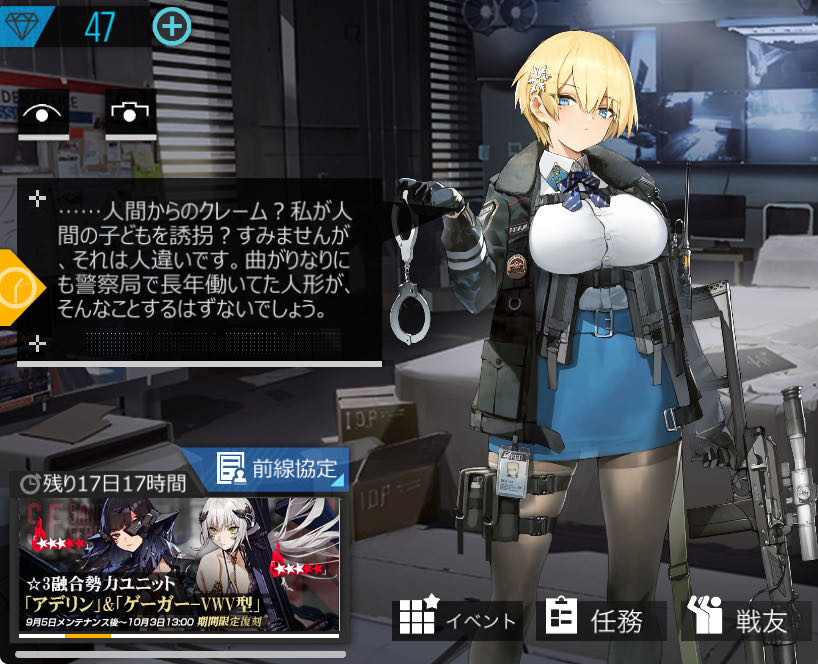818x664 pixels.
Task: Open the 任務 missions menu
Action: point(600,620)
